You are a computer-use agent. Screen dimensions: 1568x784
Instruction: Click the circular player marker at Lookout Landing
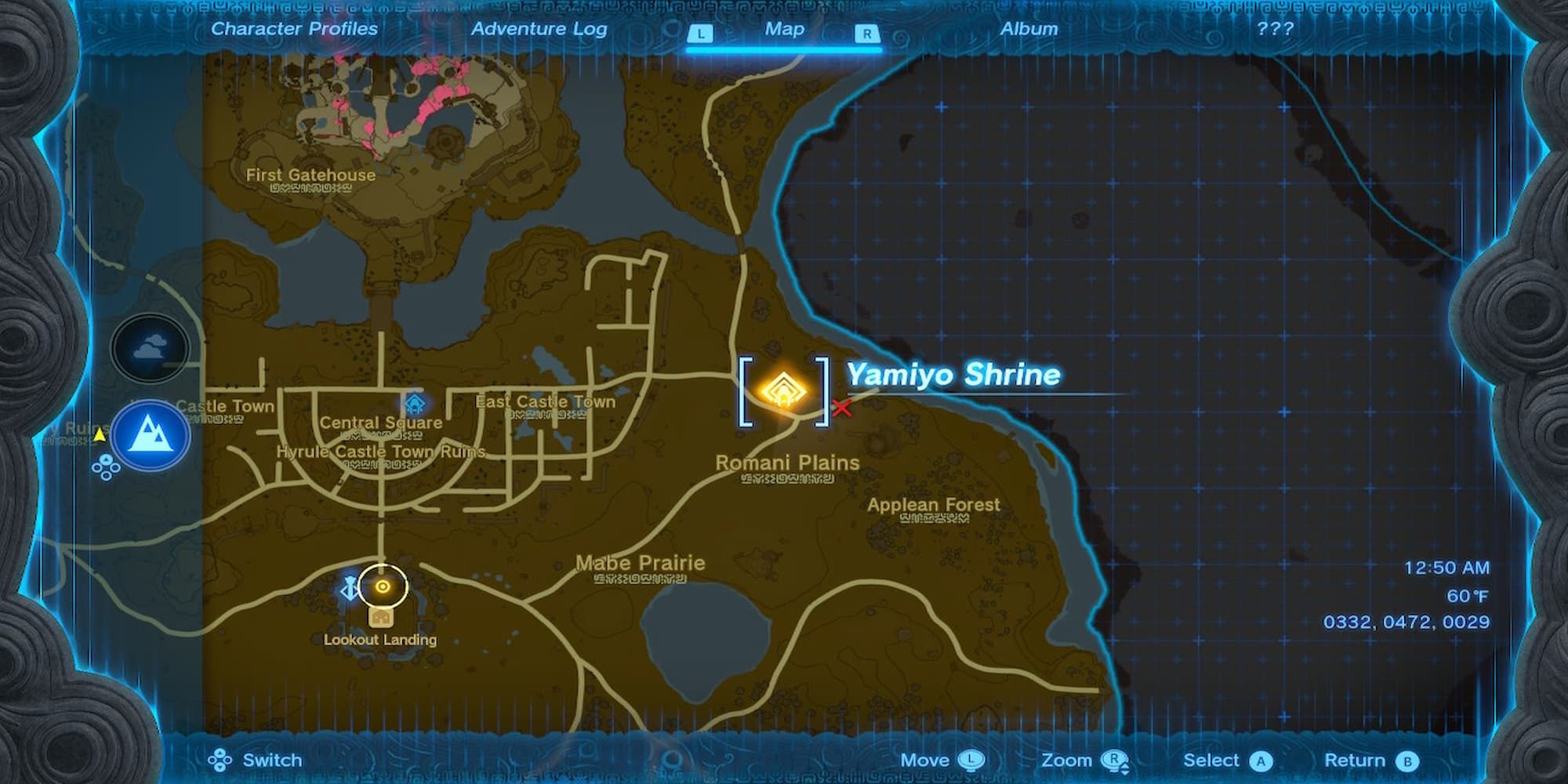tap(382, 587)
